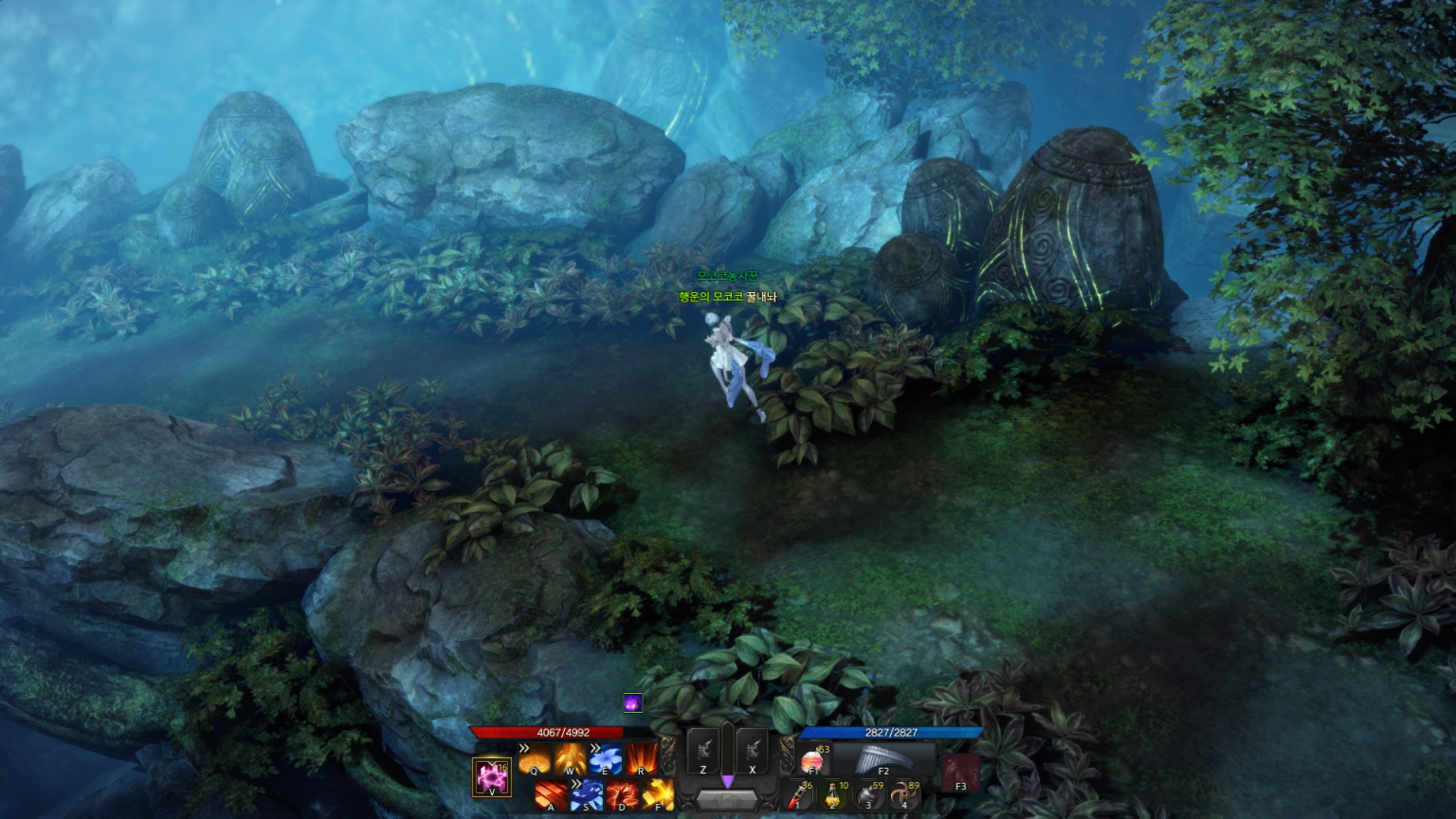This screenshot has height=819, width=1456.
Task: Trigger the blue flower skill on E
Action: click(606, 758)
